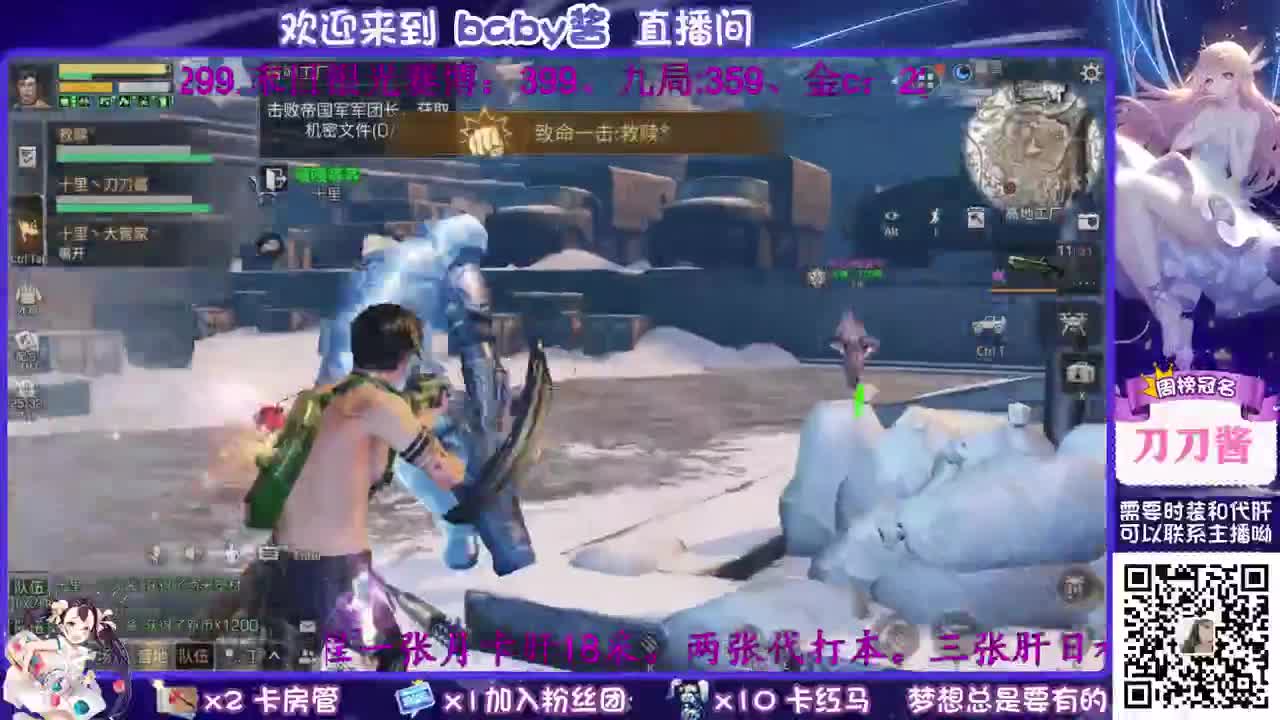Switch to the 营地 chat tab
This screenshot has height=720, width=1280.
click(151, 656)
